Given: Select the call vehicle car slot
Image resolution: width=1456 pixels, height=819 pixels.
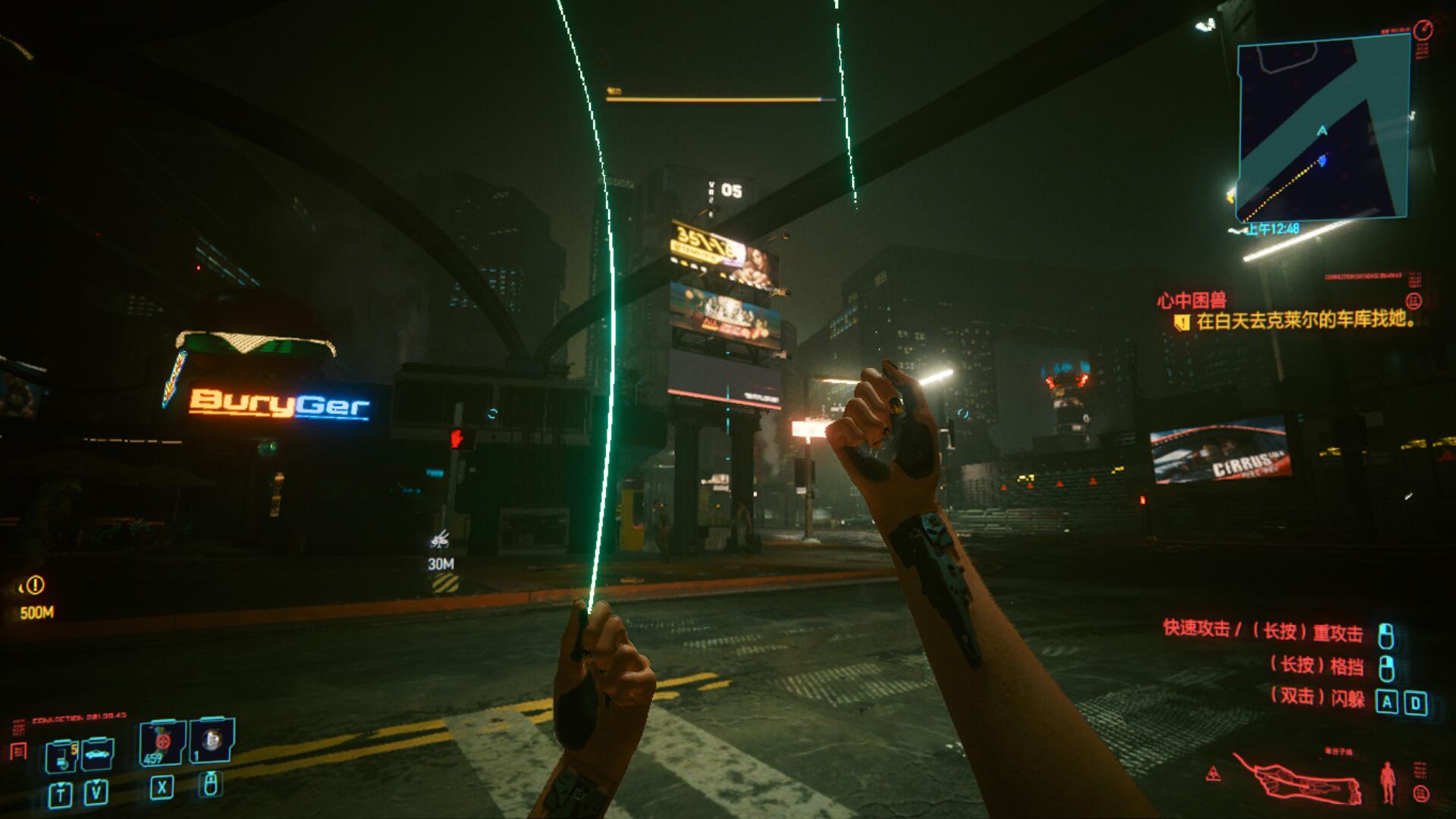Looking at the screenshot, I should [x=98, y=754].
